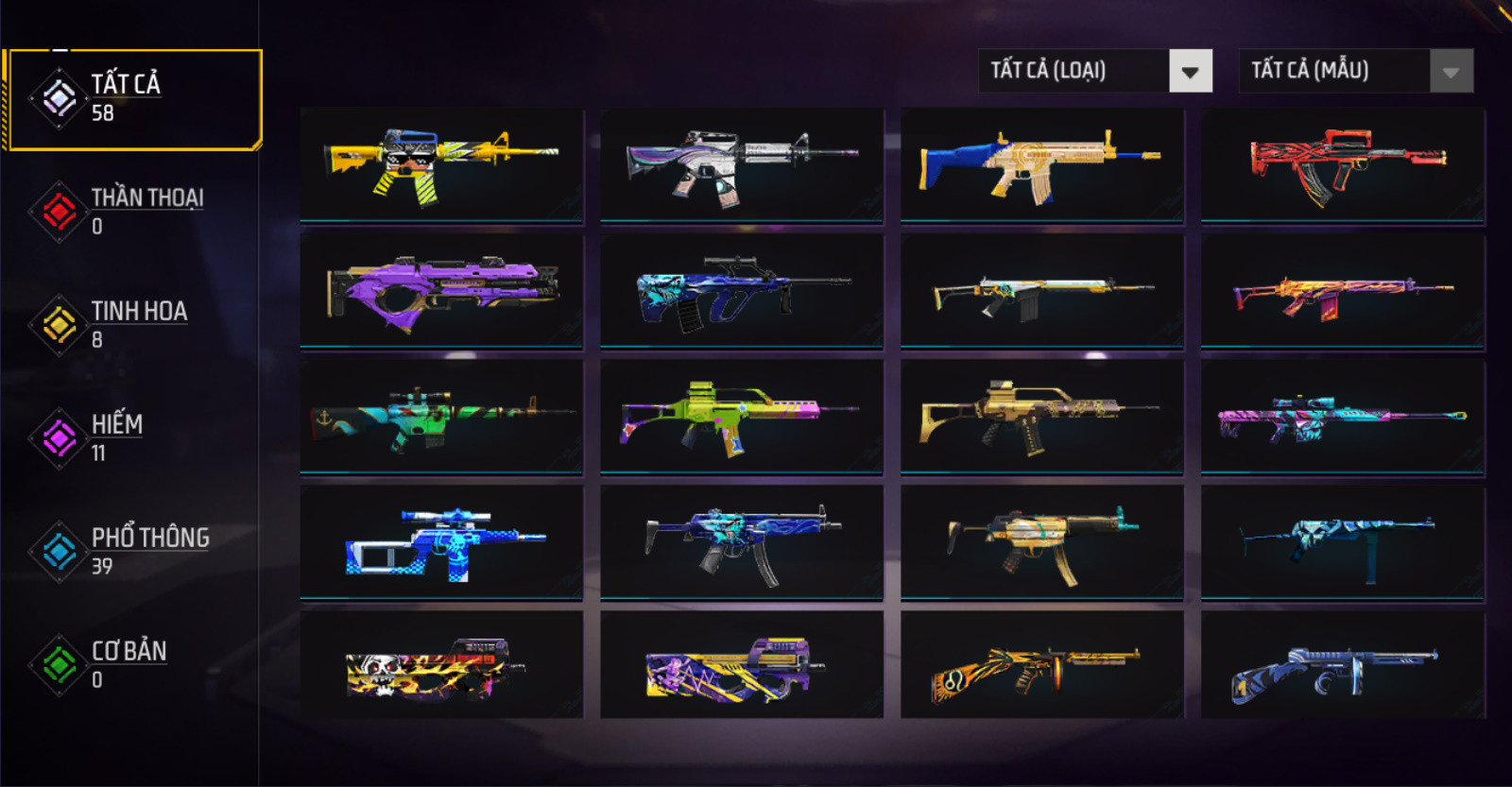Image resolution: width=1512 pixels, height=787 pixels.
Task: Choose the red Groza skin
Action: (1343, 165)
